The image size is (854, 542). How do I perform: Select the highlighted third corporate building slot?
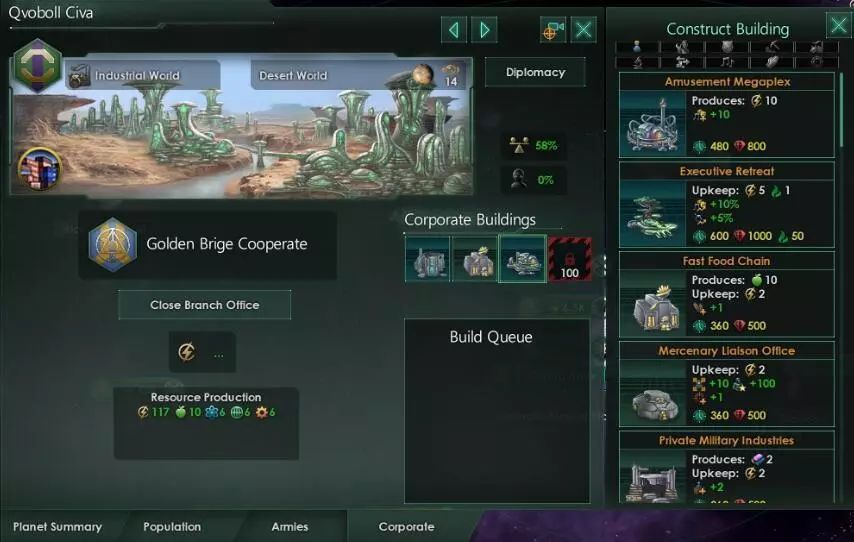(522, 258)
